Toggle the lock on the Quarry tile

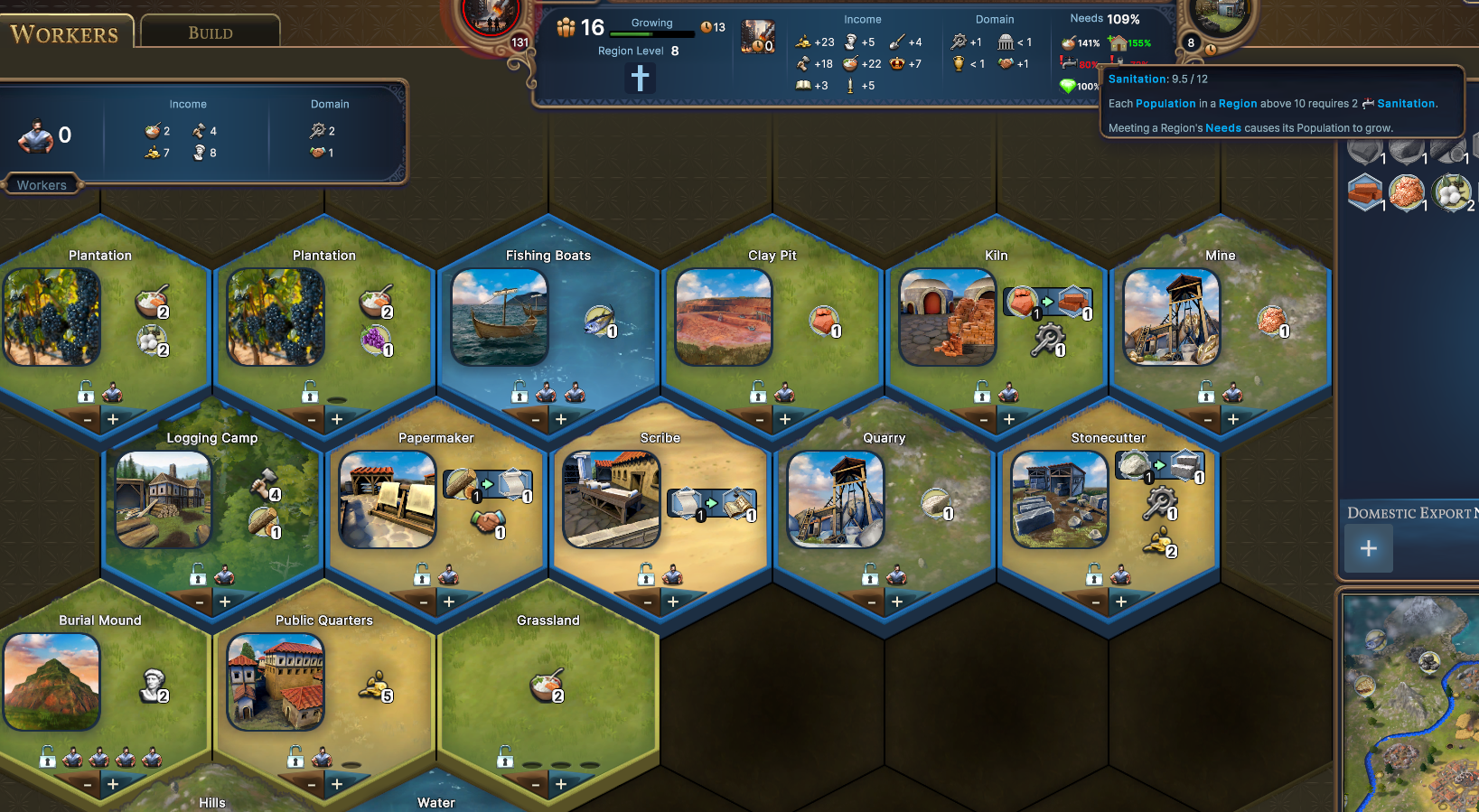870,575
